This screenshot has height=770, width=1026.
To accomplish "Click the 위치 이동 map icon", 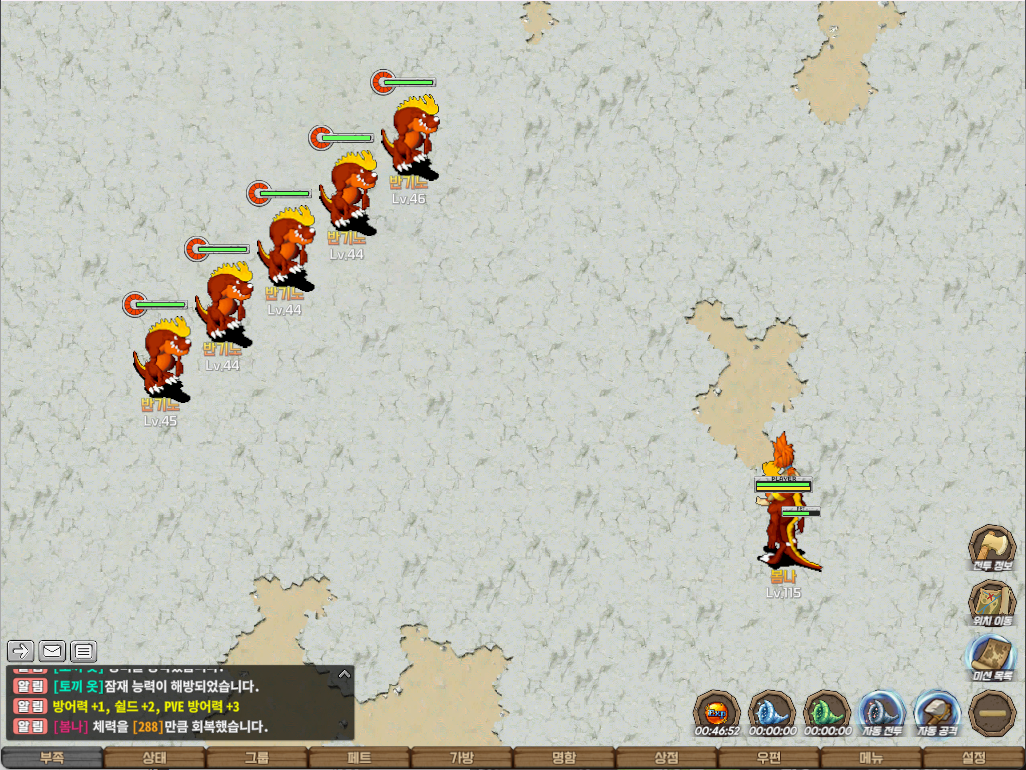I will click(x=991, y=601).
